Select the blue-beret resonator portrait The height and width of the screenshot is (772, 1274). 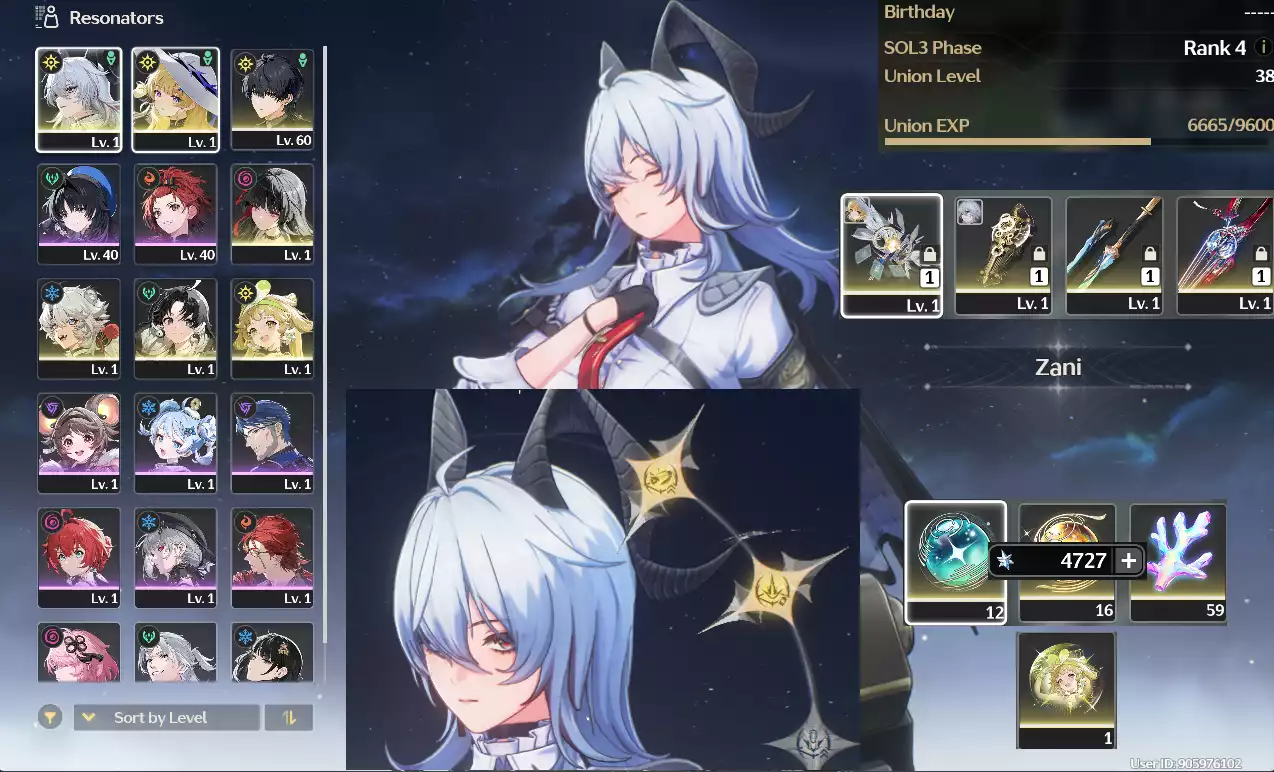pyautogui.click(x=79, y=214)
